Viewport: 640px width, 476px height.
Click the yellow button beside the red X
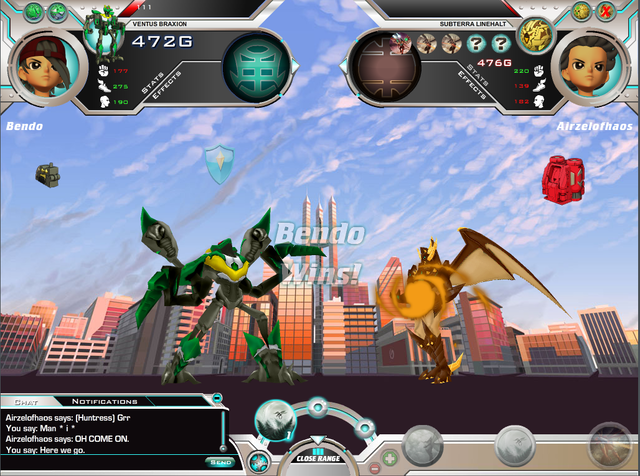click(x=581, y=11)
